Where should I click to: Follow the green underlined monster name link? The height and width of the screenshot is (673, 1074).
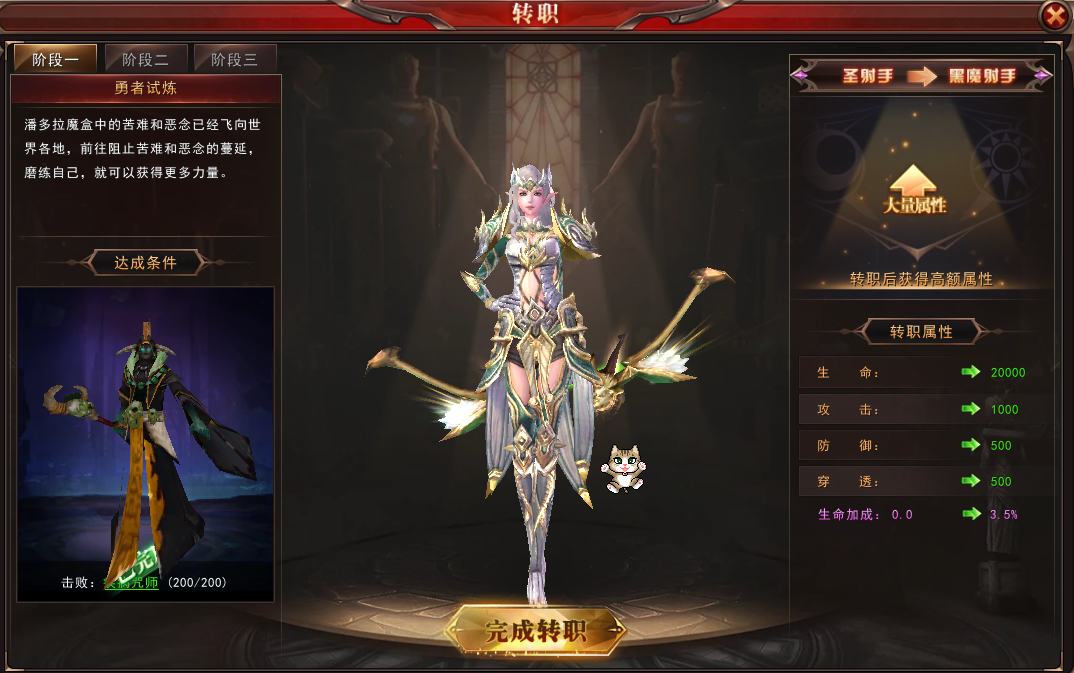(132, 582)
